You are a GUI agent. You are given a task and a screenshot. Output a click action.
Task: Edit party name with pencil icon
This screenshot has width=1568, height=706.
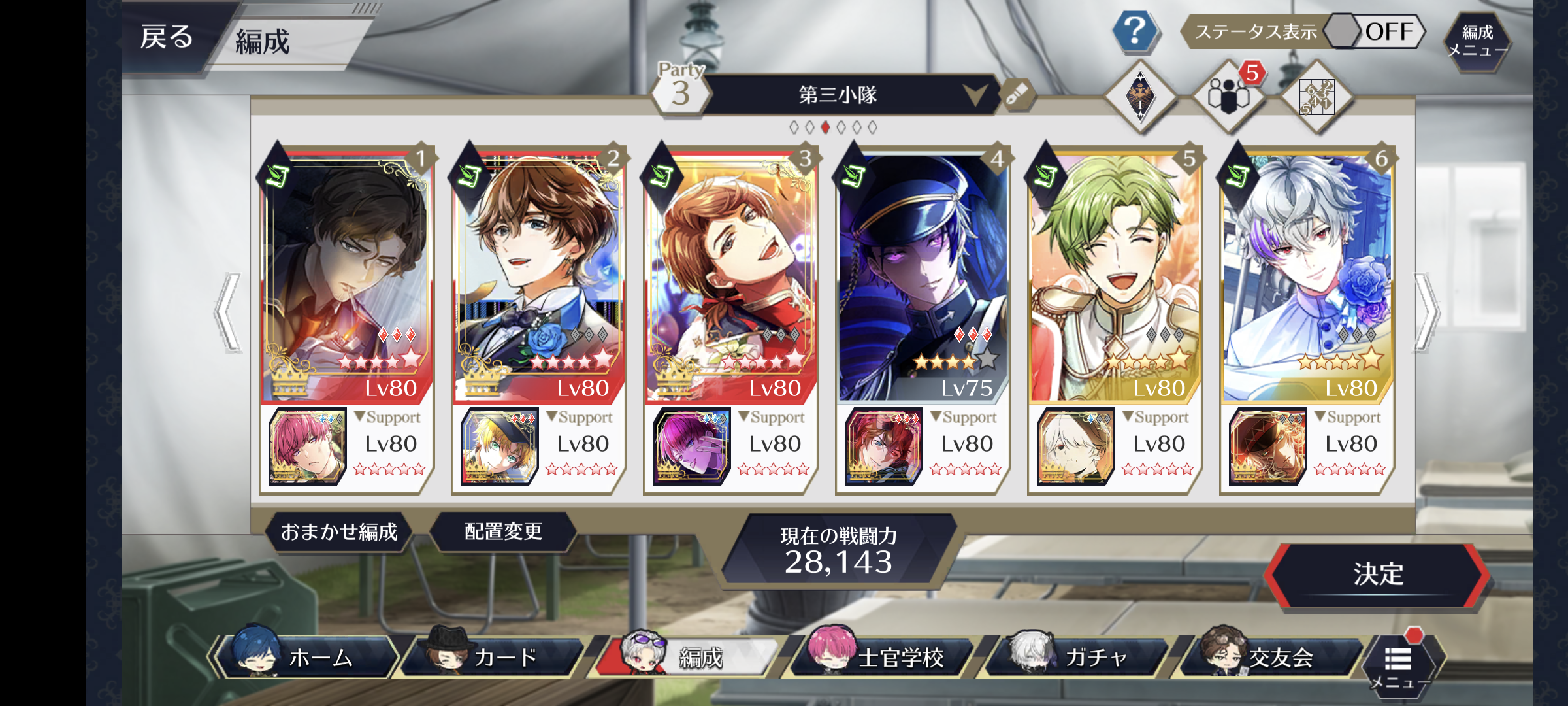(1017, 95)
